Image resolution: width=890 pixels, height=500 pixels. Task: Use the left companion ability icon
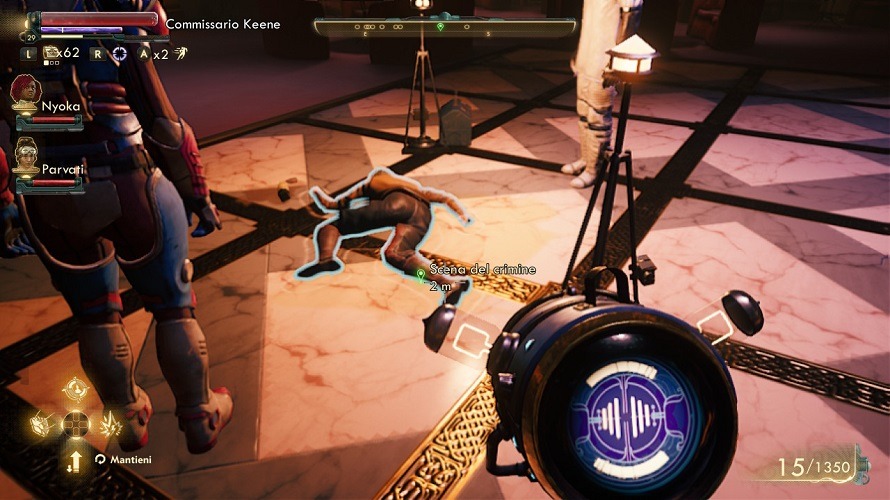tap(40, 424)
